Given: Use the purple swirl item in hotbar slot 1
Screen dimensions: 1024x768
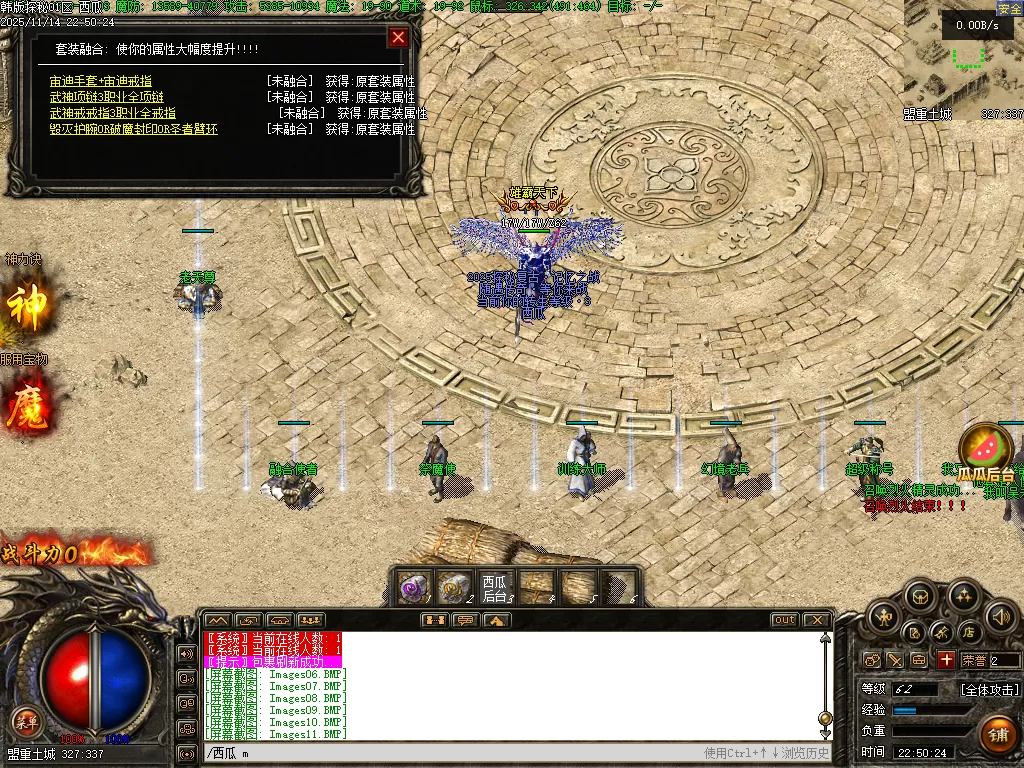Looking at the screenshot, I should 414,587.
